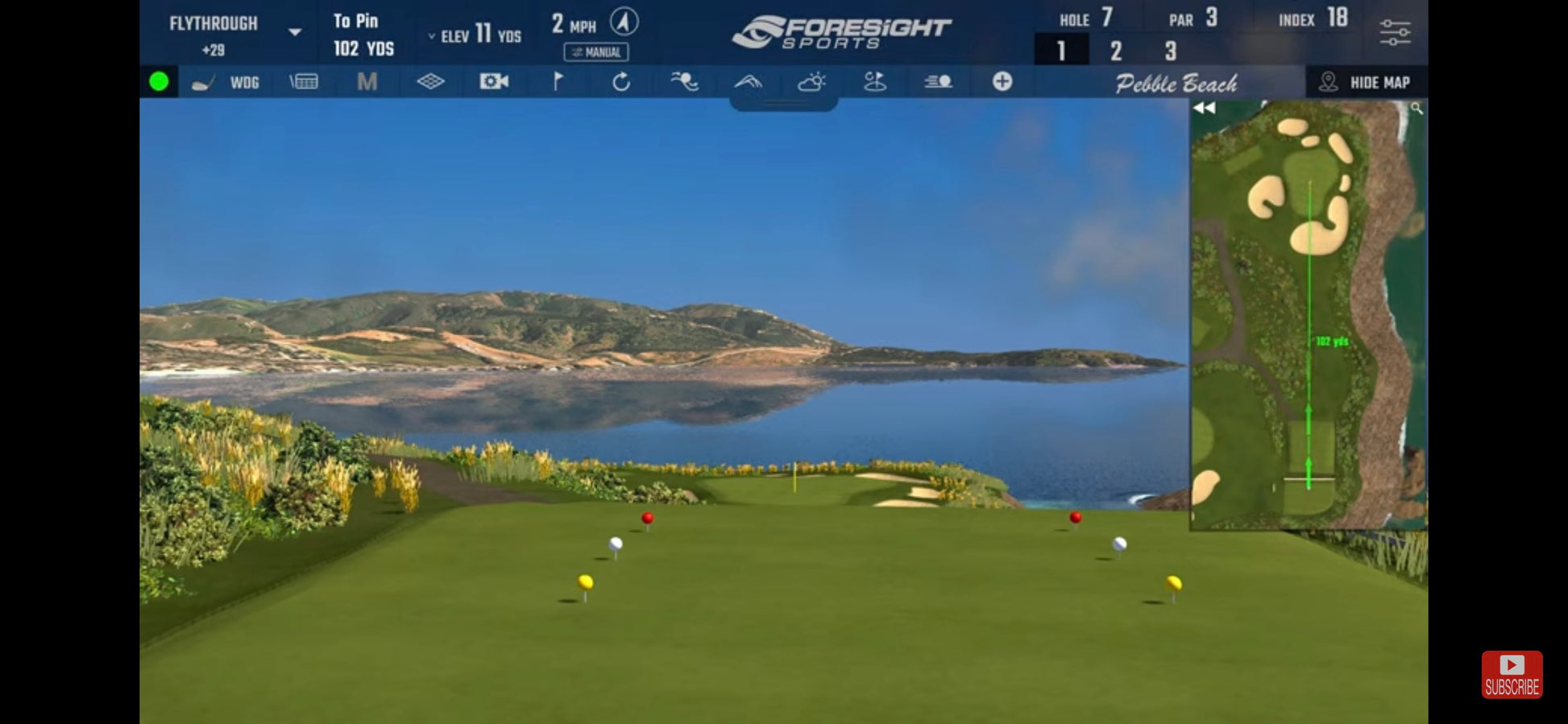The width and height of the screenshot is (1568, 724).
Task: Collapse map with the double-arrow rewind button
Action: coord(1205,108)
